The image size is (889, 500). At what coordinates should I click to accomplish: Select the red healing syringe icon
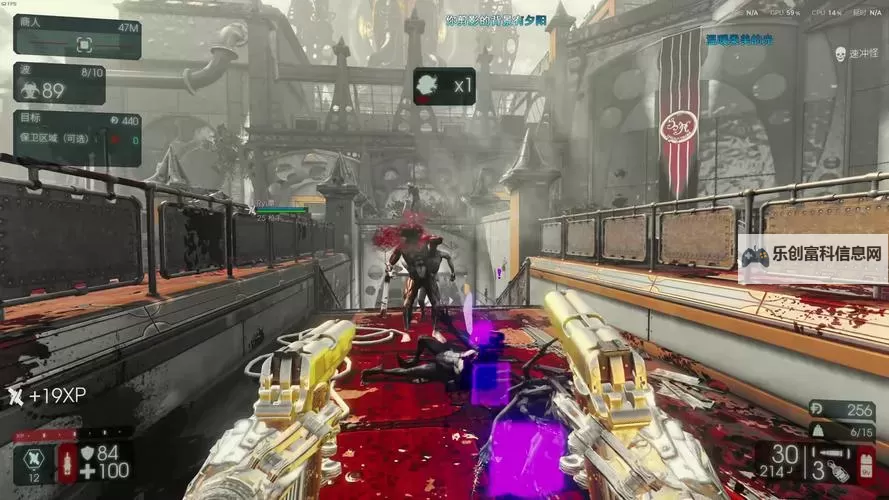tap(68, 463)
